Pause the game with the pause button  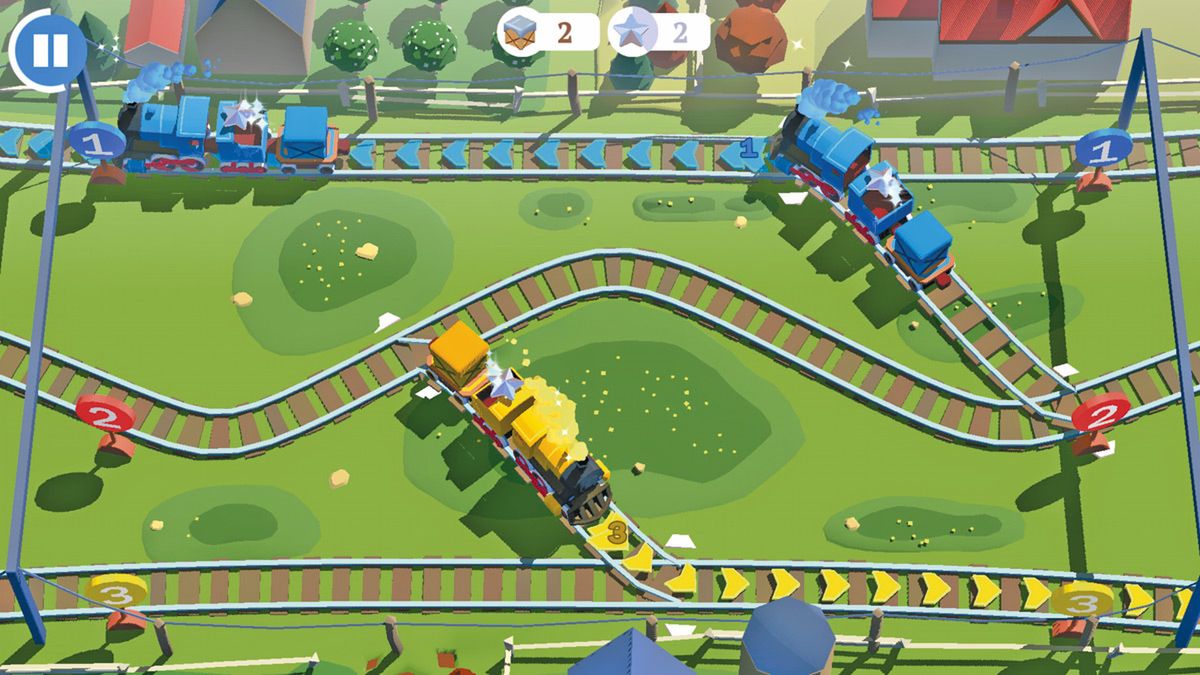coord(48,50)
